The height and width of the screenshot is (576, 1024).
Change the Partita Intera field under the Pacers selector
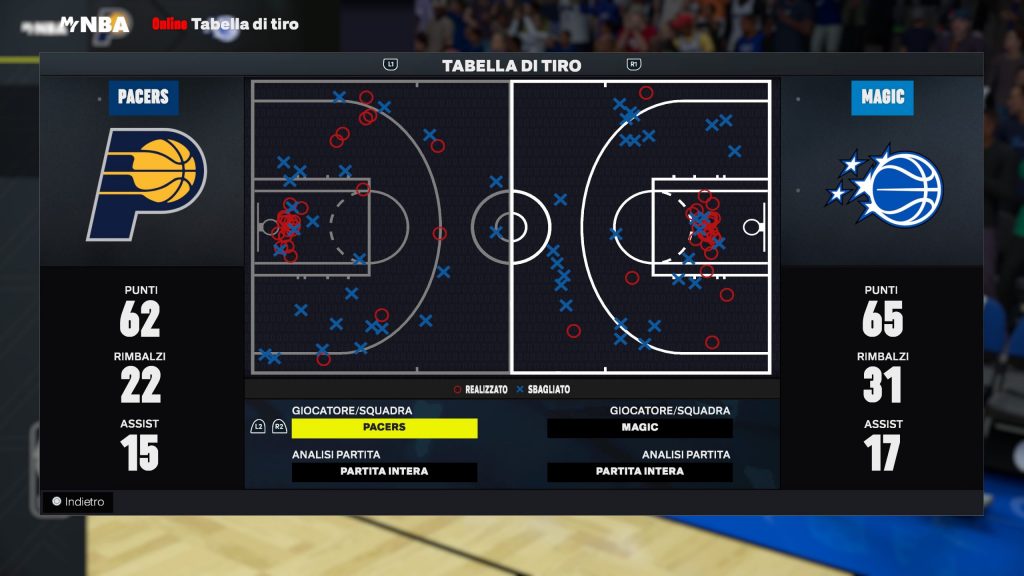(384, 472)
